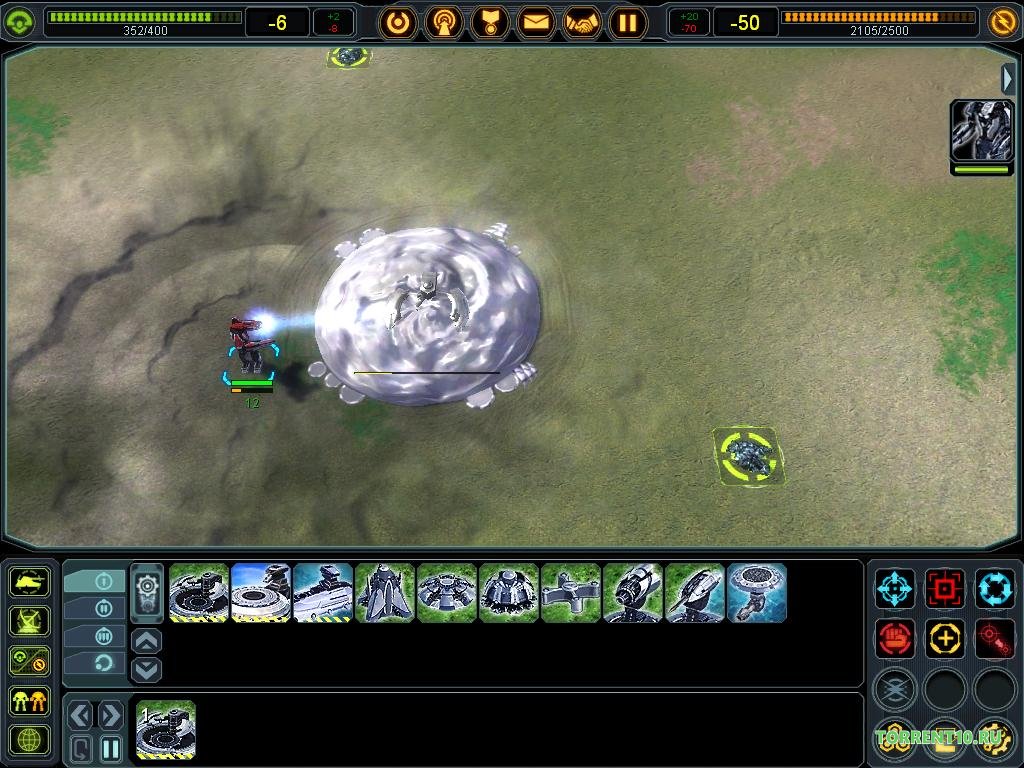
Task: Select the naval ship factory build icon
Action: pyautogui.click(x=323, y=593)
